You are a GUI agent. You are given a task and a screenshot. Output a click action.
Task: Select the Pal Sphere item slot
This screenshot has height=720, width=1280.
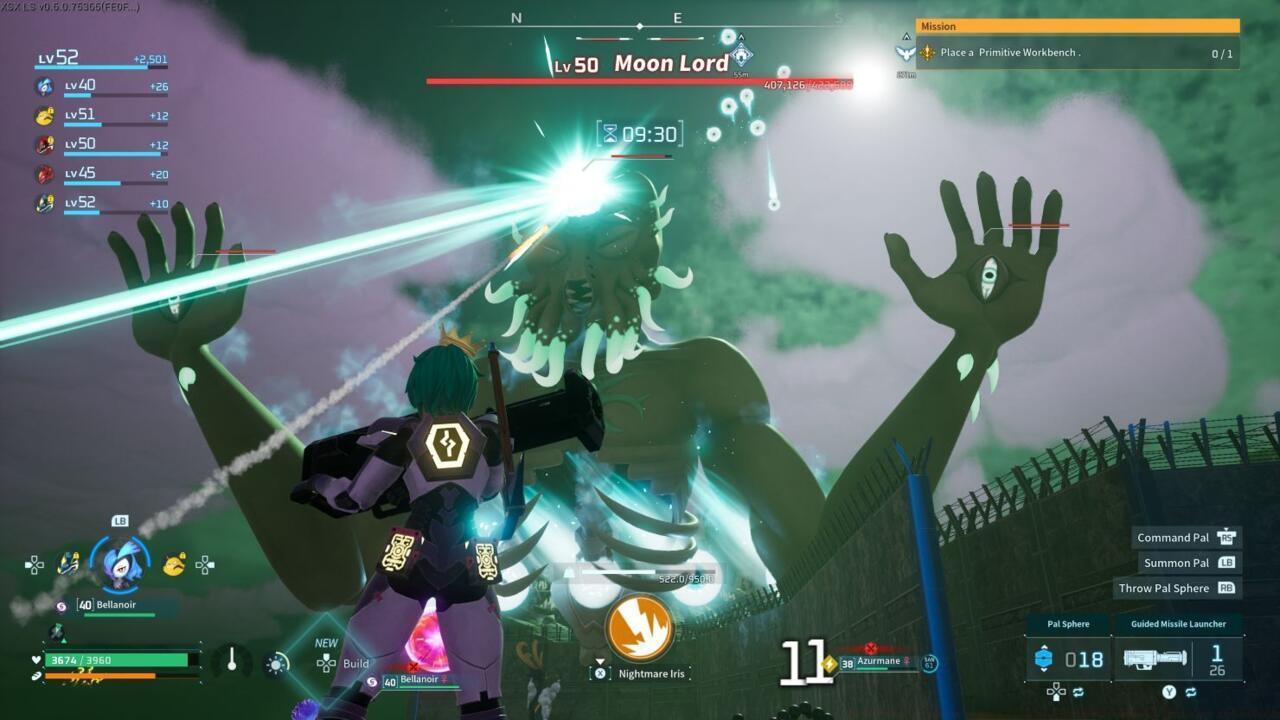click(1069, 658)
